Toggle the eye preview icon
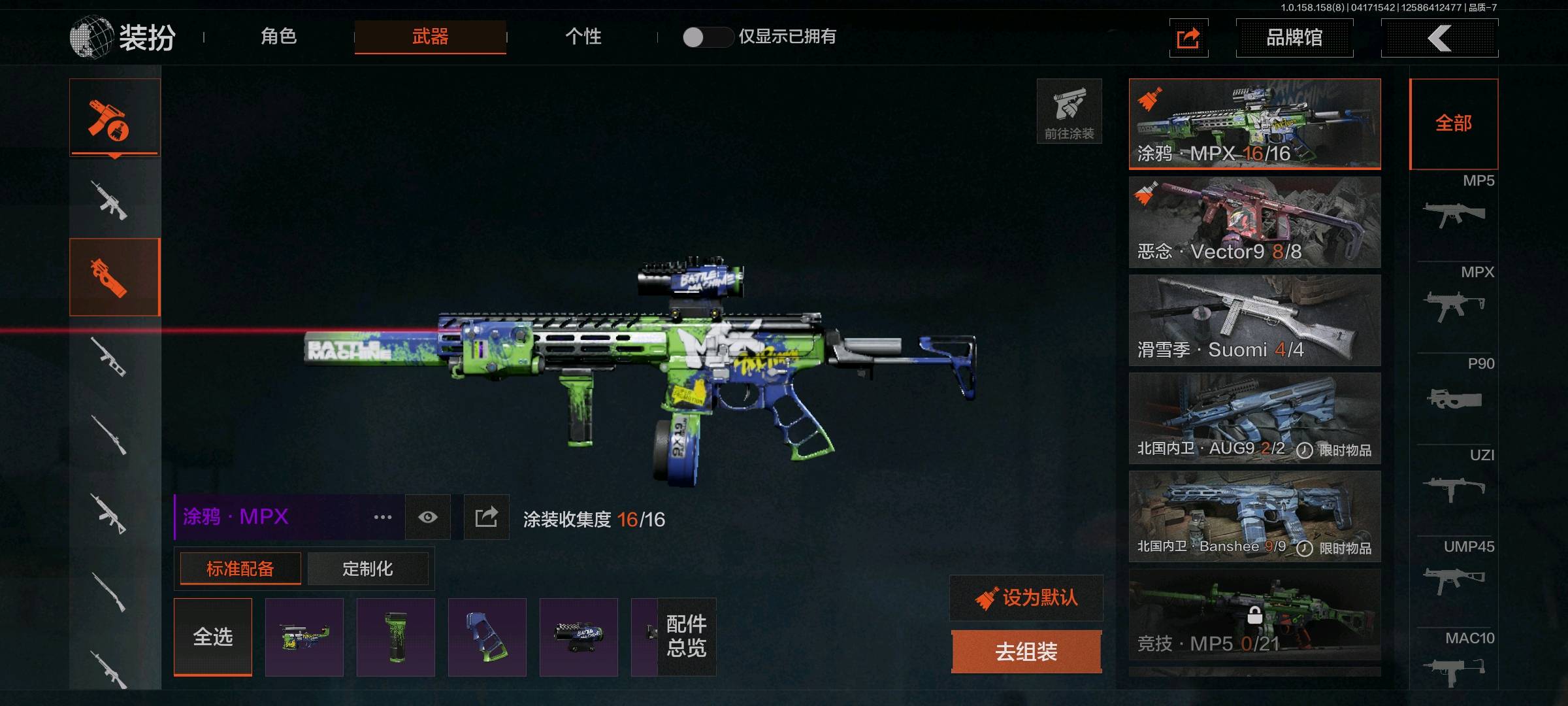Image resolution: width=1568 pixels, height=706 pixels. click(428, 517)
